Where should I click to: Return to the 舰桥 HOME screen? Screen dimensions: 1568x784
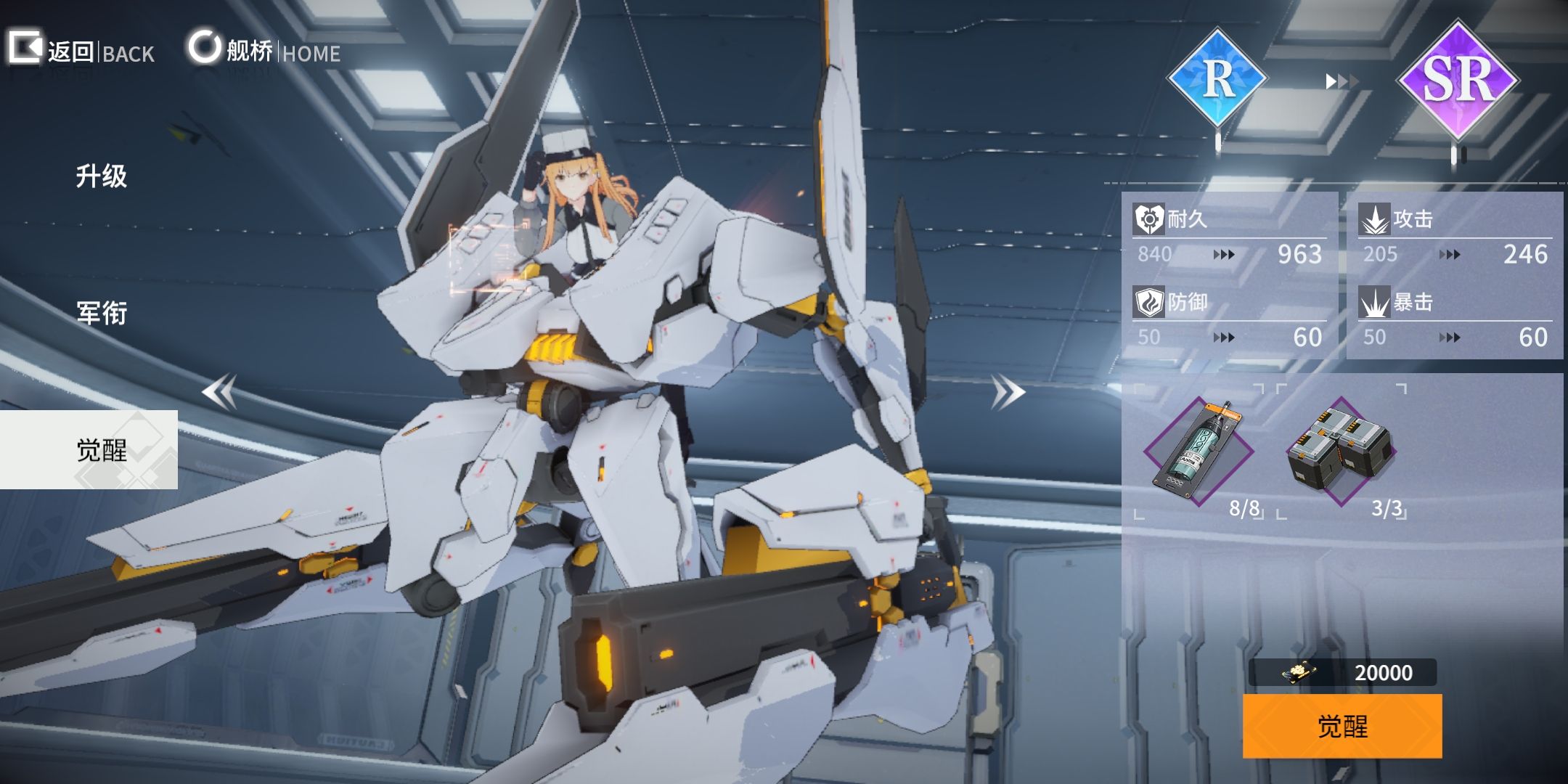coord(264,51)
